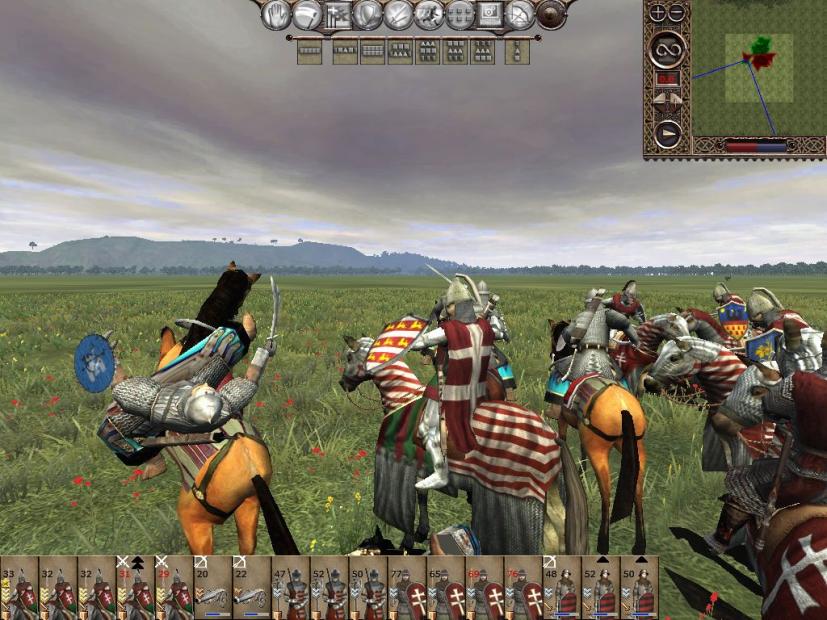Toggle the guard mode shield button
Screen dimensions: 827x620
pos(369,15)
